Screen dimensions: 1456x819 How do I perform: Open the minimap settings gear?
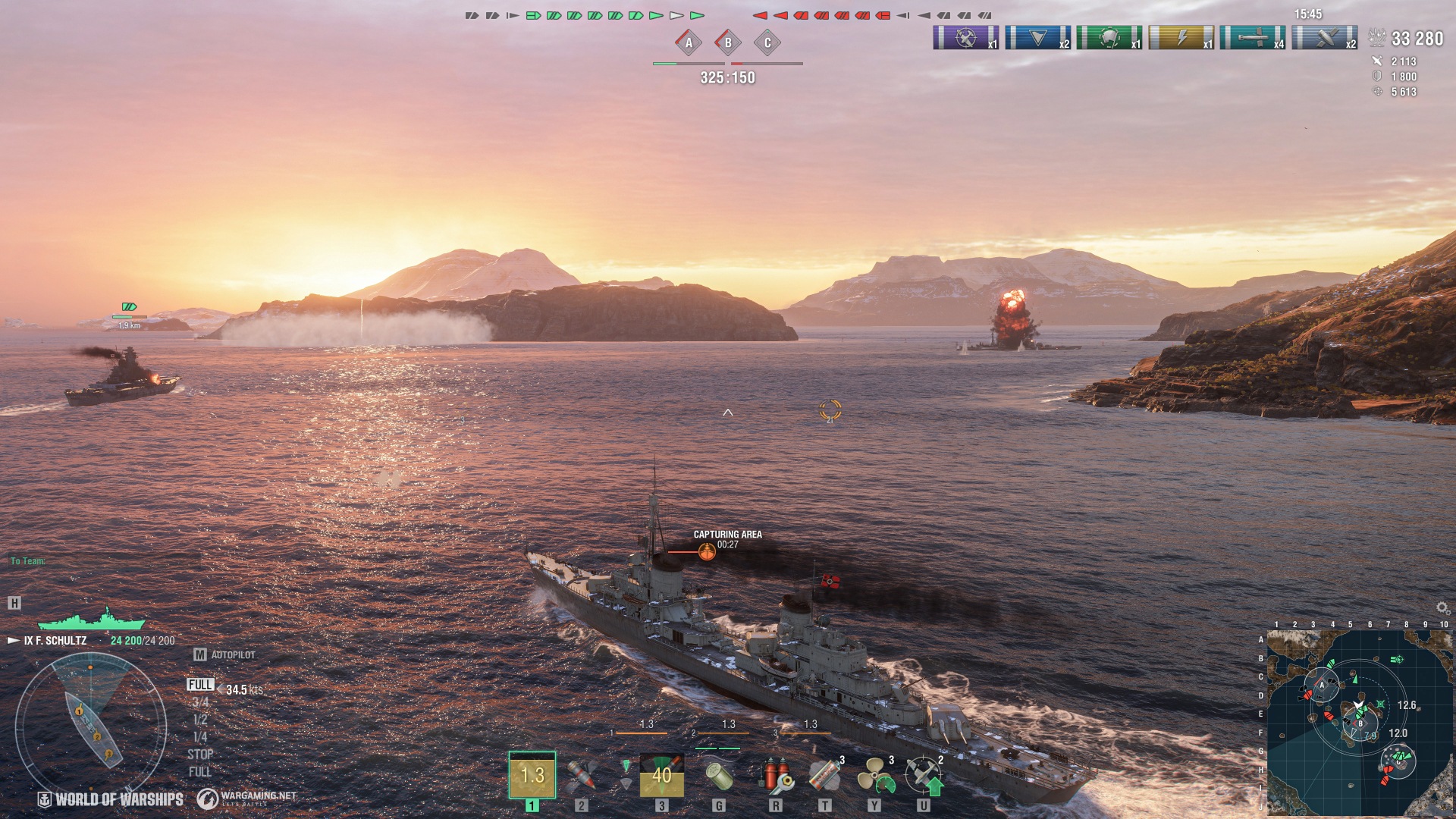tap(1442, 608)
